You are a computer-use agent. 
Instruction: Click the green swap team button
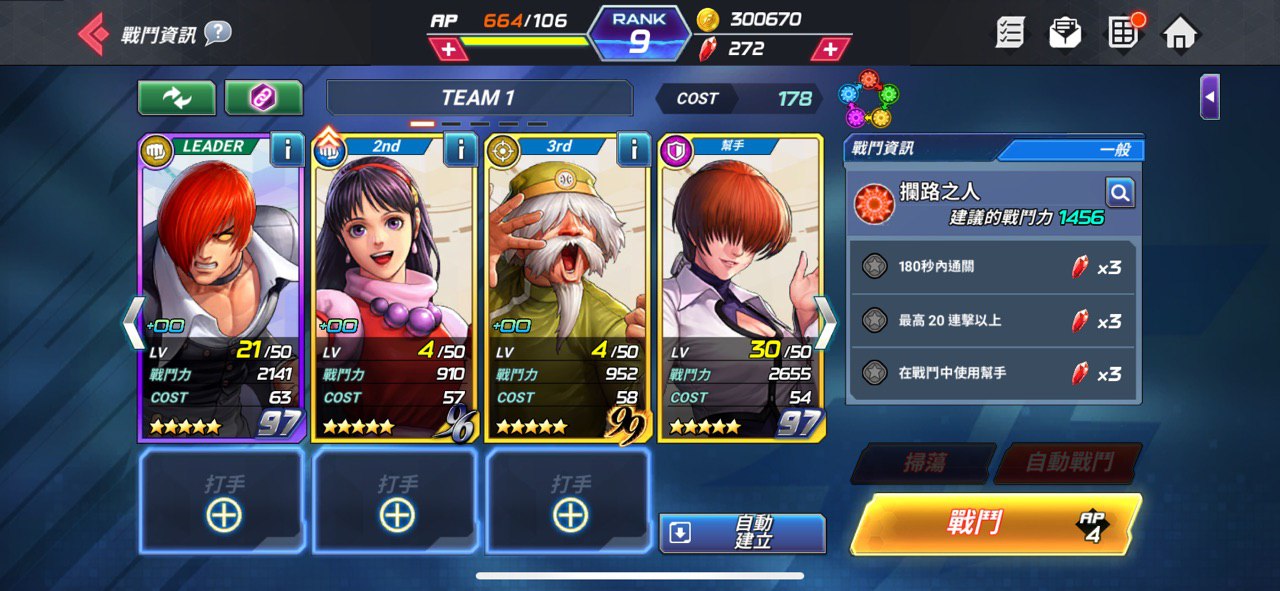[x=177, y=98]
